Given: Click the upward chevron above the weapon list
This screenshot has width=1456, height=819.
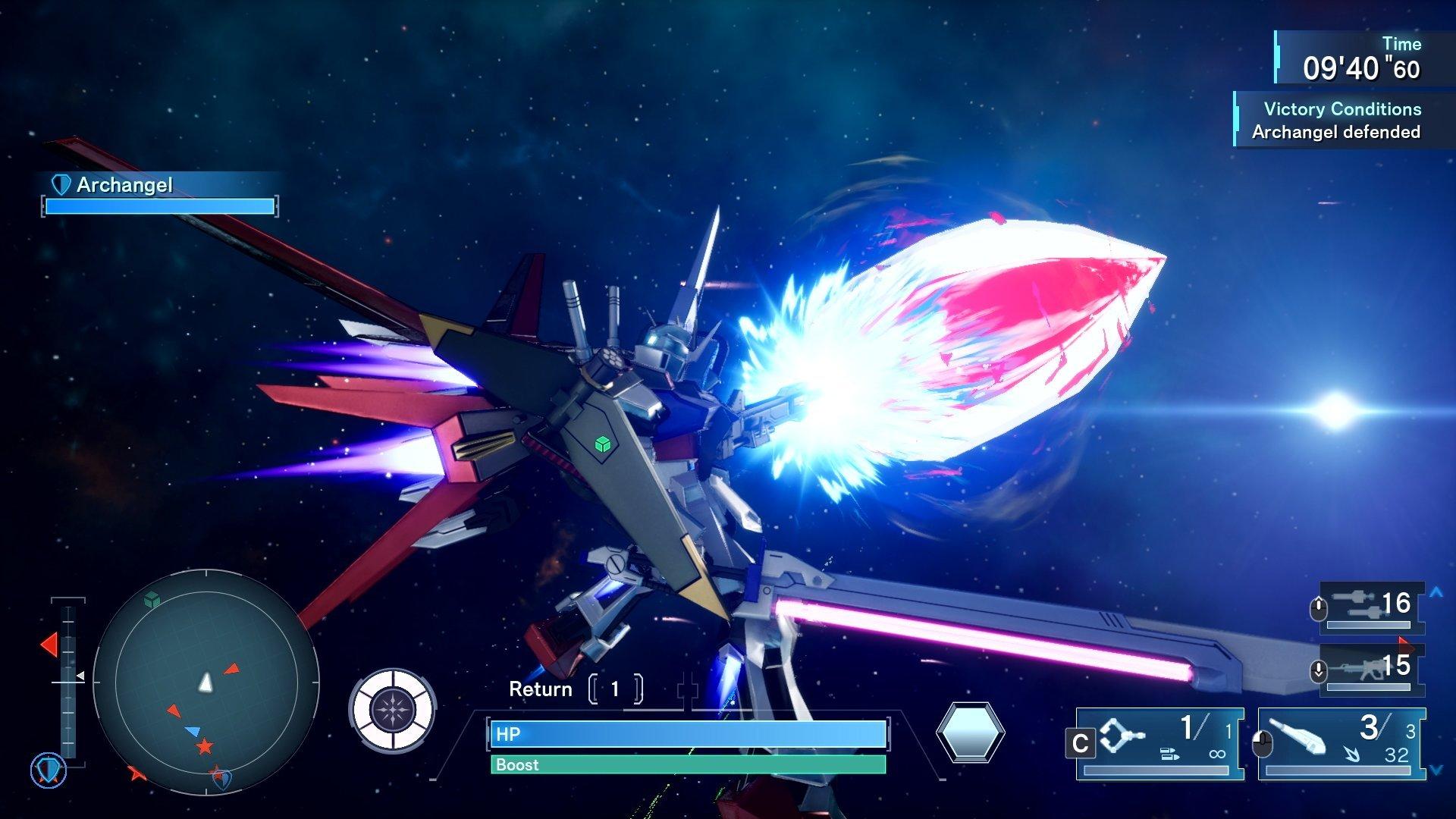Looking at the screenshot, I should [x=1435, y=593].
